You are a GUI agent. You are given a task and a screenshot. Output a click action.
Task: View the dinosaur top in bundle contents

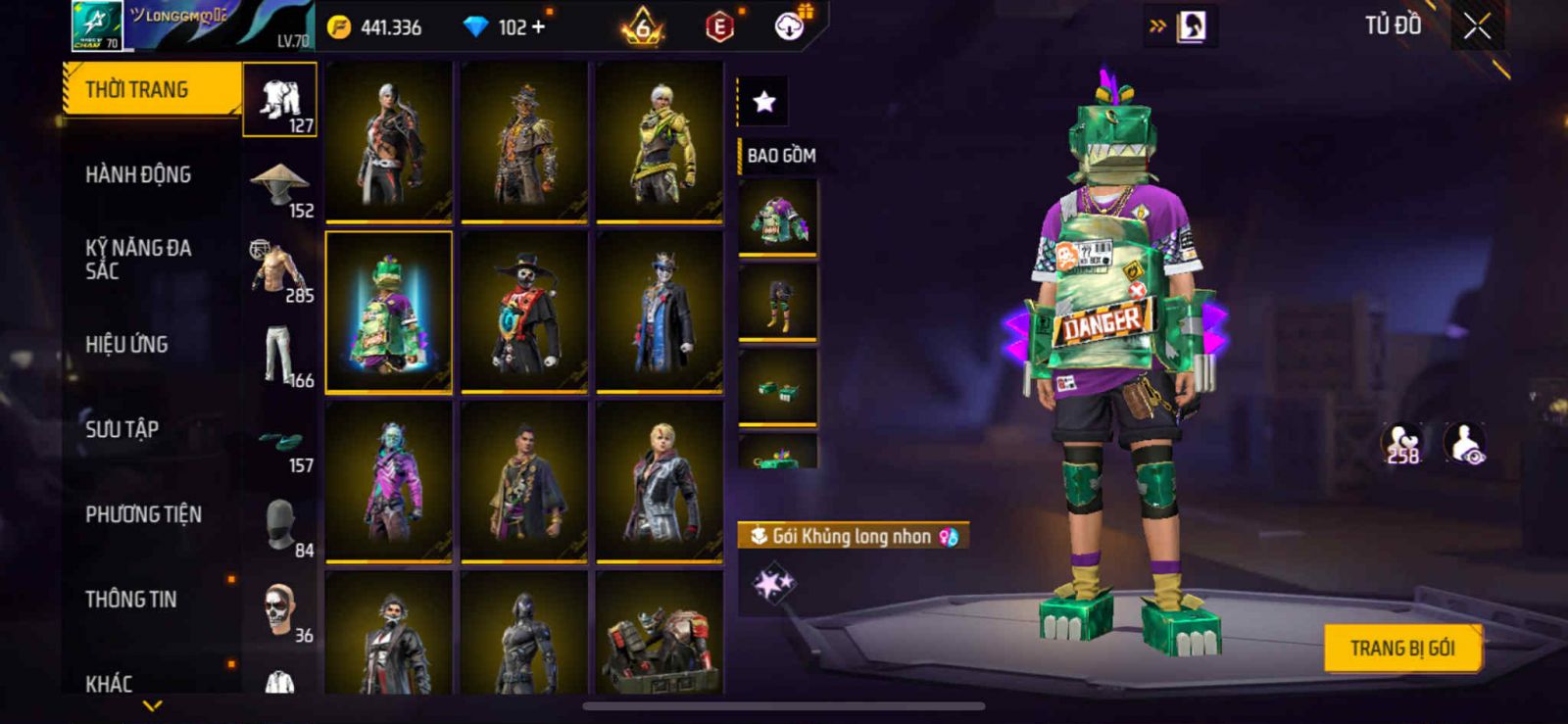(x=778, y=217)
